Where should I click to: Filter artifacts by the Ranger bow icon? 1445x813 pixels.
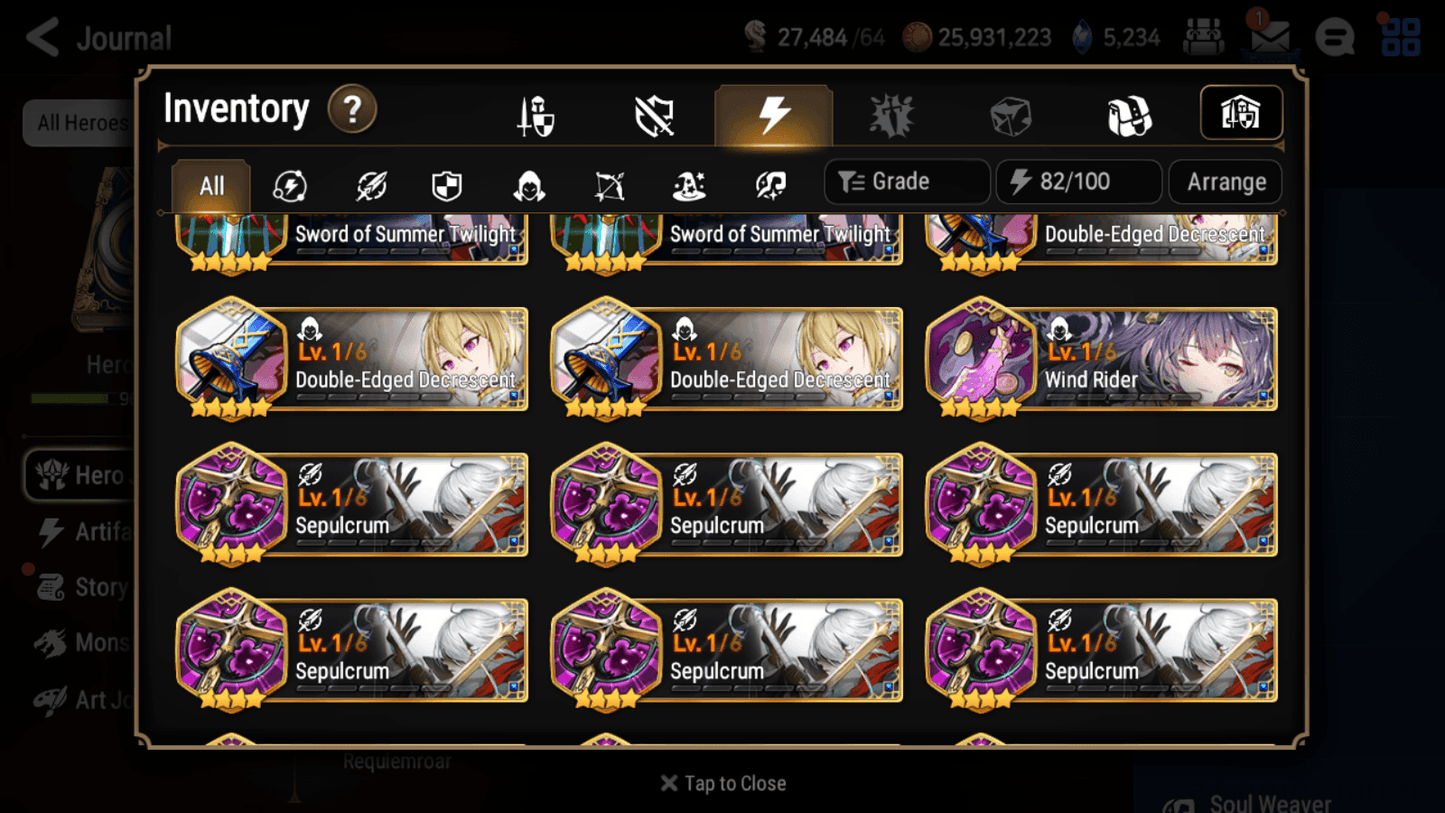point(608,185)
